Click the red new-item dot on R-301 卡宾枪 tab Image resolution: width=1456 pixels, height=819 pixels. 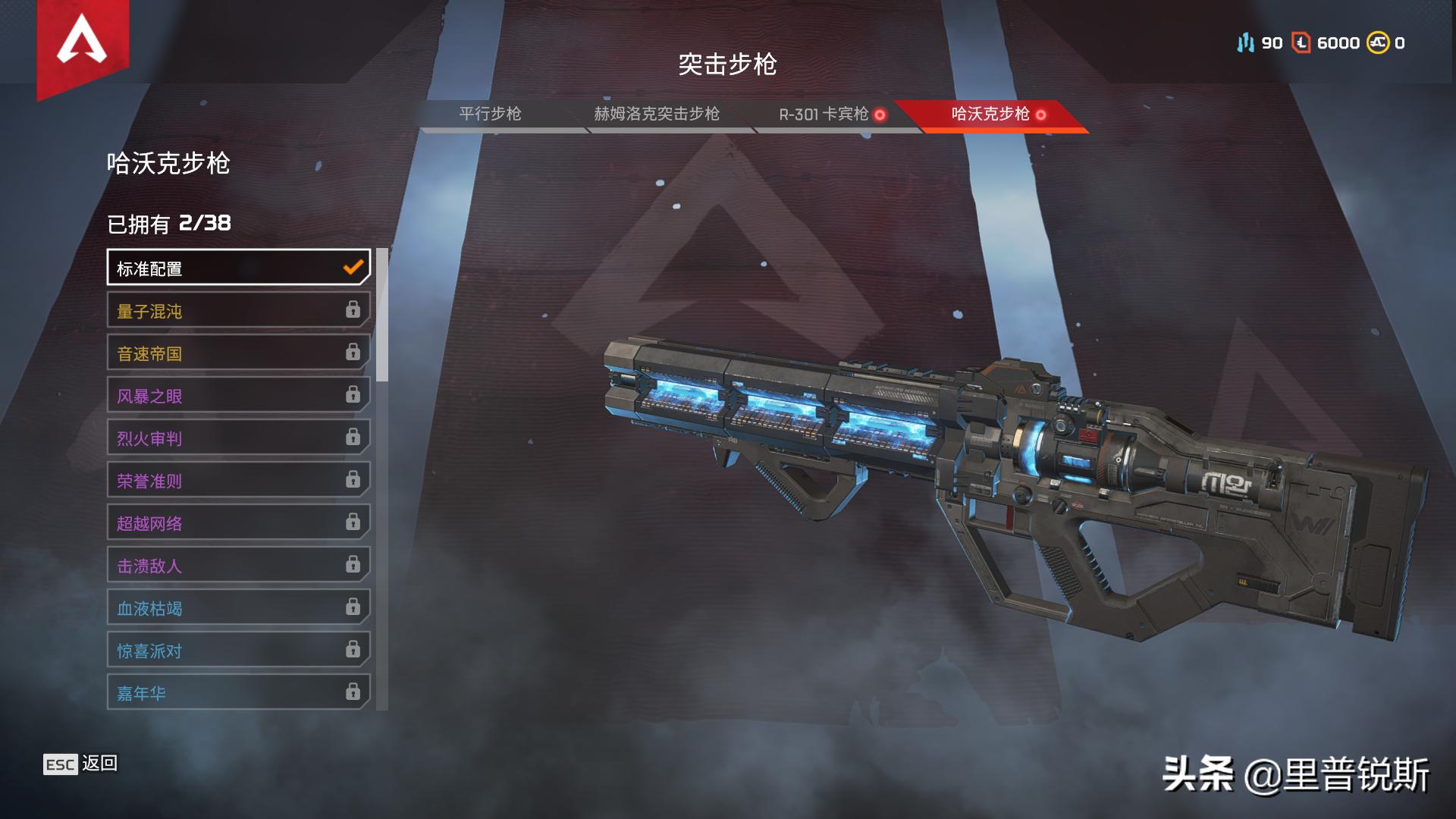tap(880, 115)
